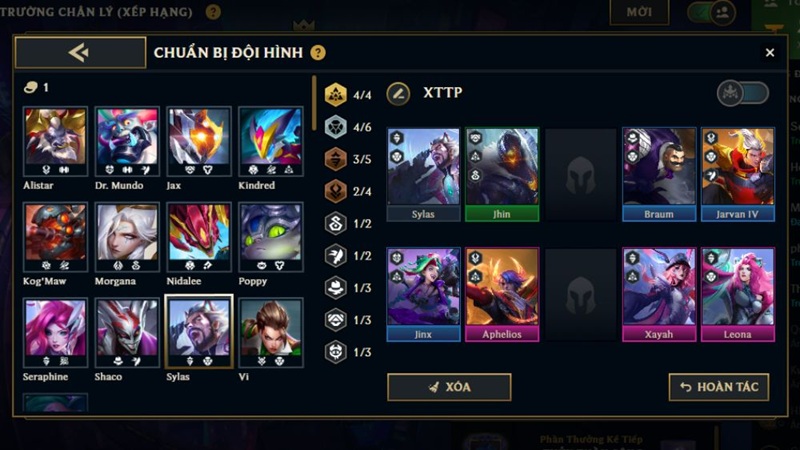Image resolution: width=800 pixels, height=450 pixels.
Task: Click the MỚI button
Action: (640, 13)
